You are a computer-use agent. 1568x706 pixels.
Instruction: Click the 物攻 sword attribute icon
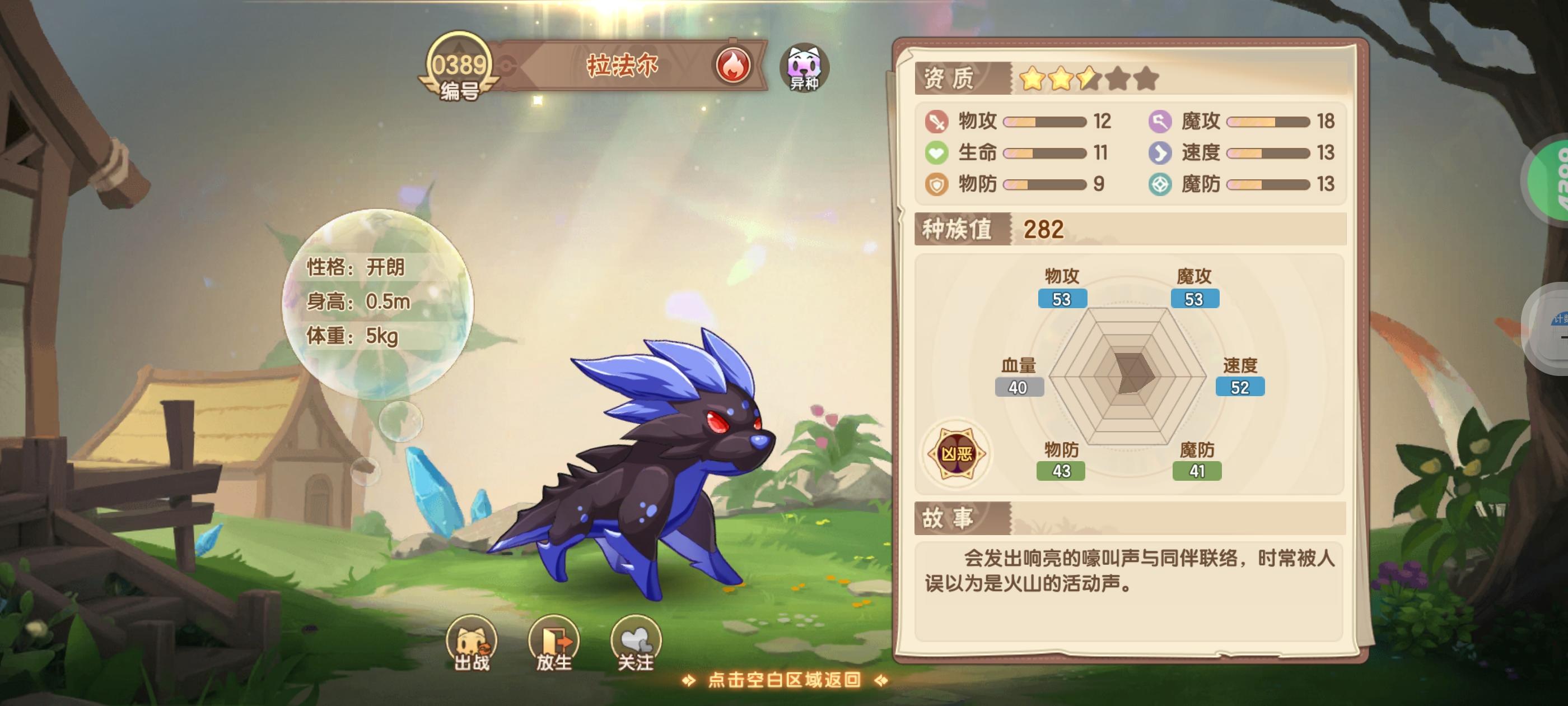(x=937, y=120)
